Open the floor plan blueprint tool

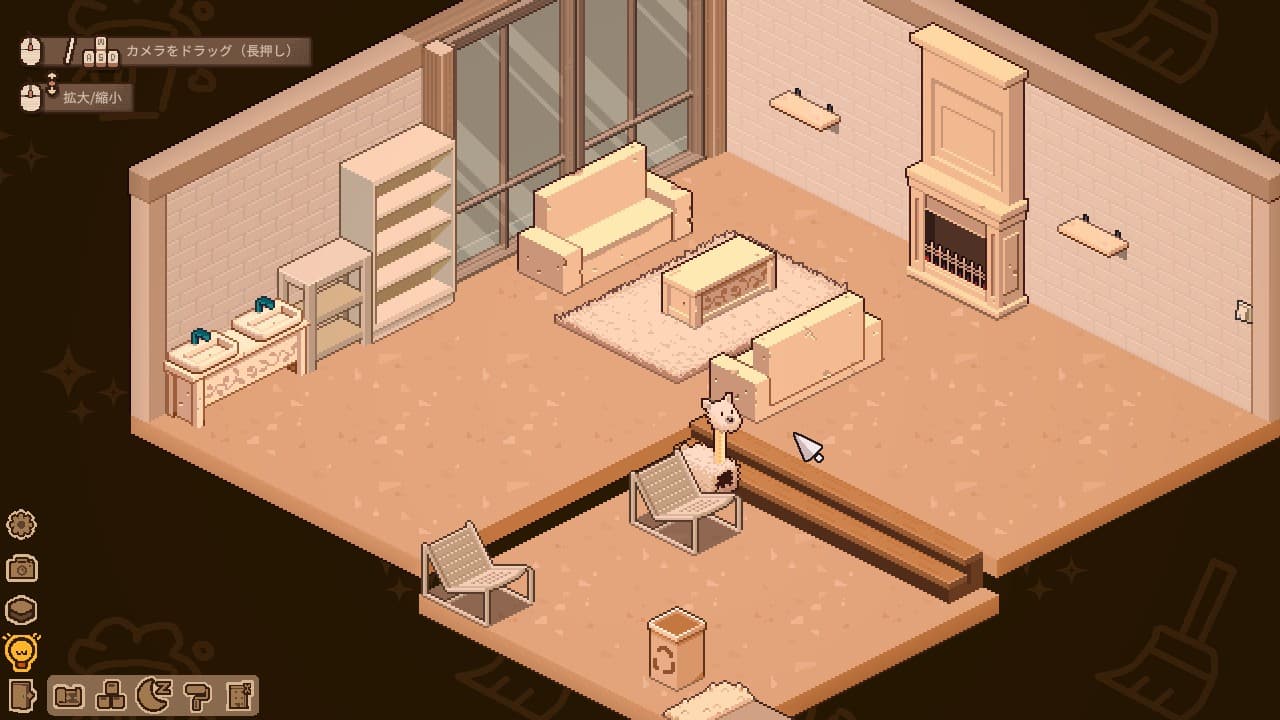[69, 695]
